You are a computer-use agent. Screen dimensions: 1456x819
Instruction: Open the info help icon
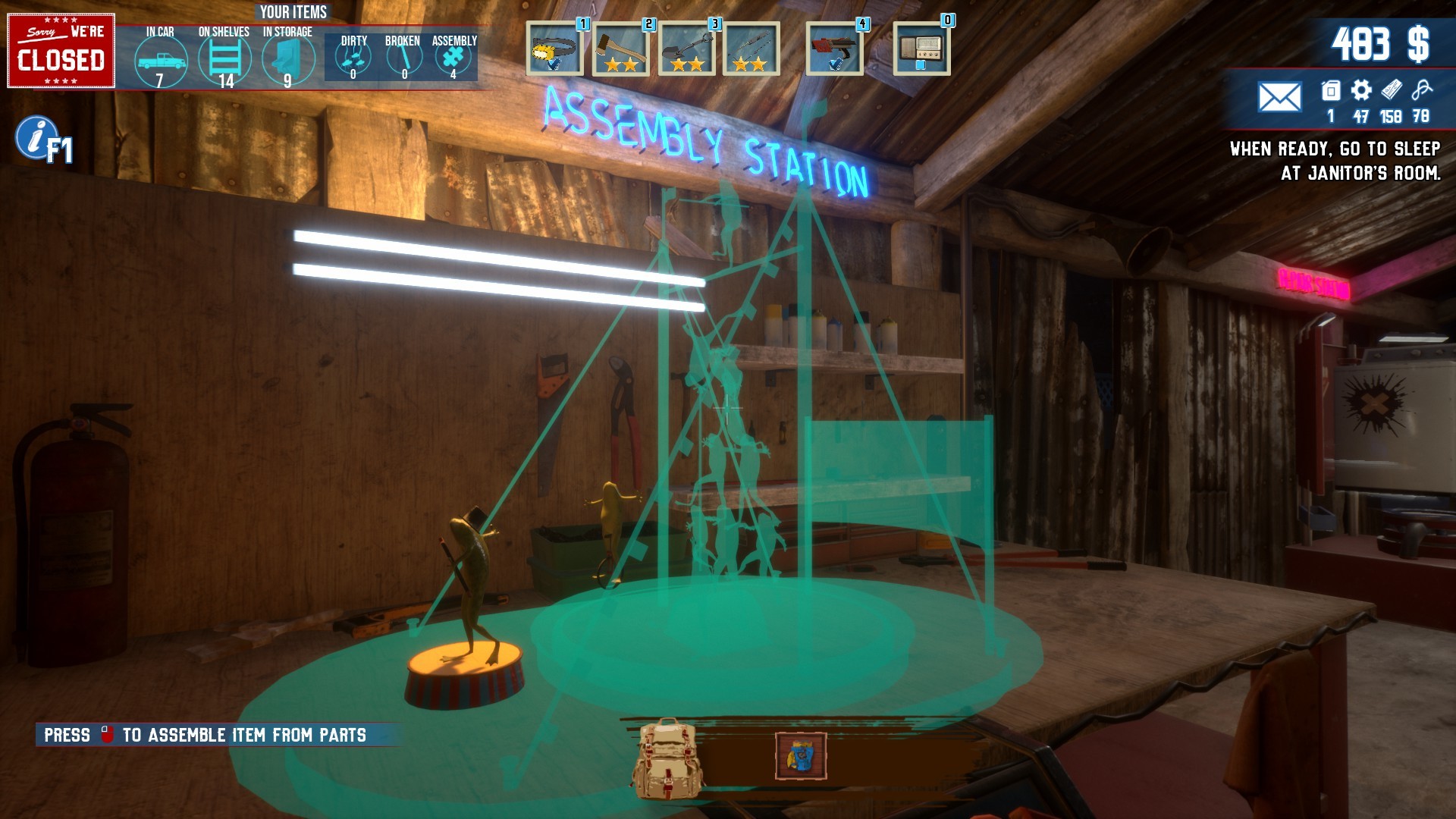pos(35,138)
